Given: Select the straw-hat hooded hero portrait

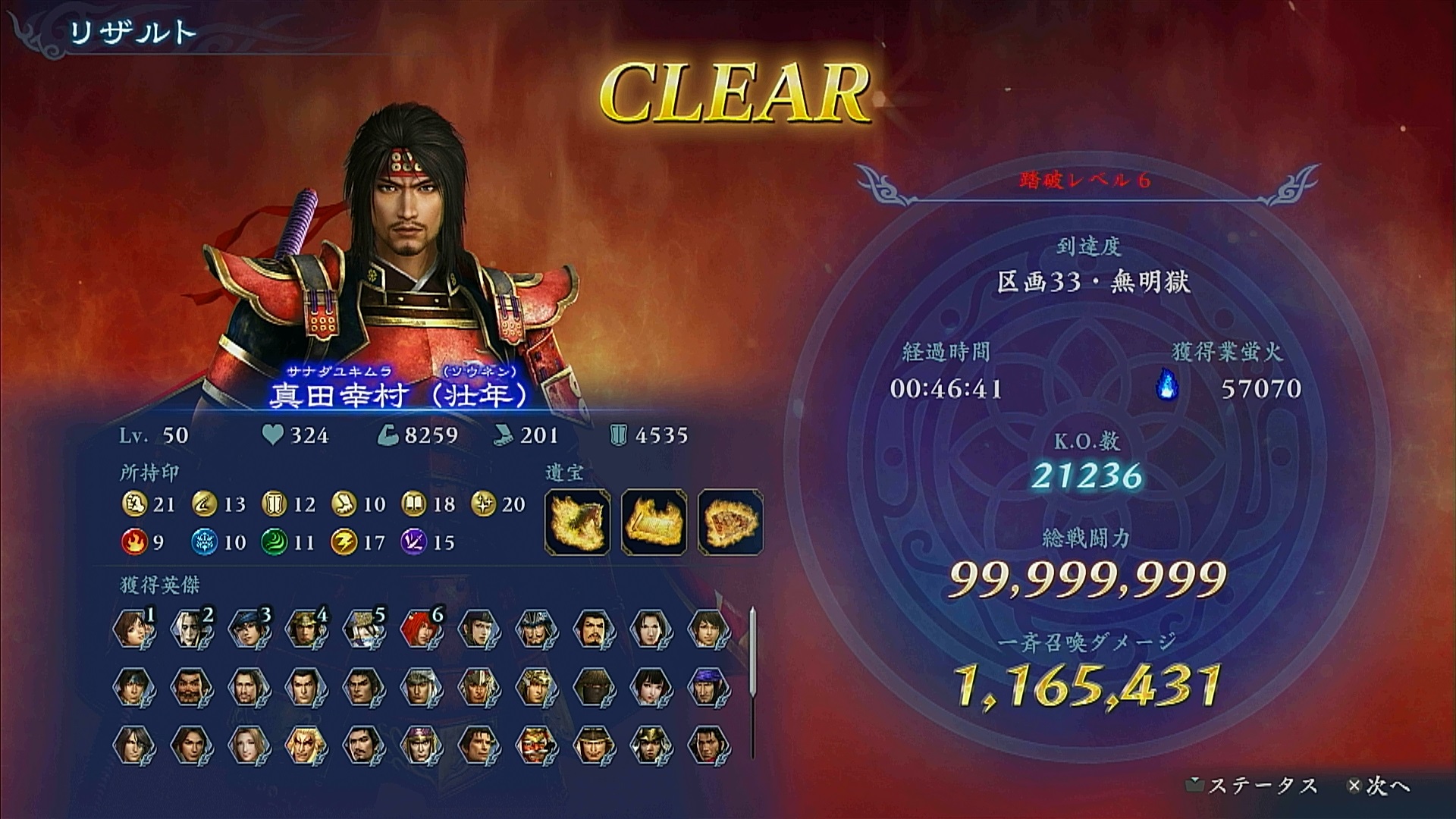Looking at the screenshot, I should (594, 687).
